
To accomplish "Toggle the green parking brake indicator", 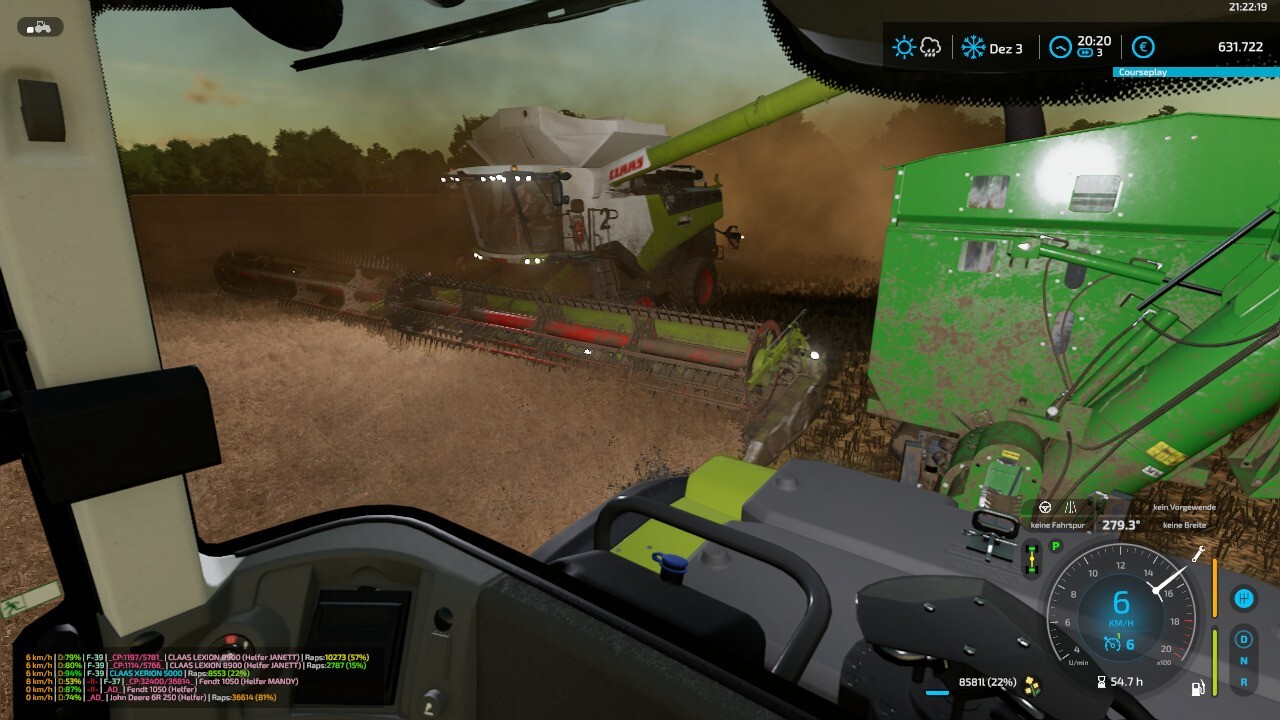I will pos(1055,546).
